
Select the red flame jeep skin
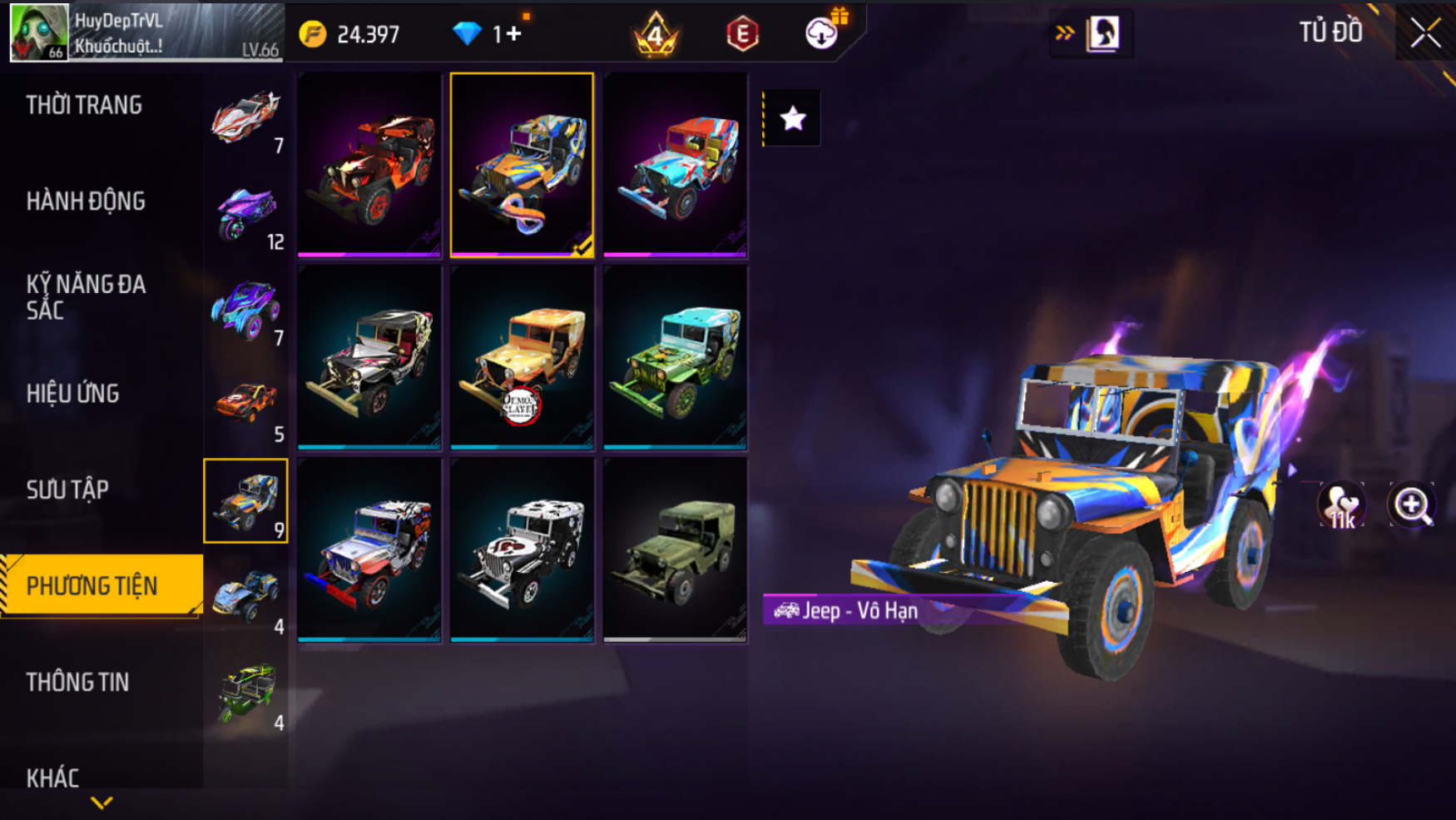click(x=369, y=165)
